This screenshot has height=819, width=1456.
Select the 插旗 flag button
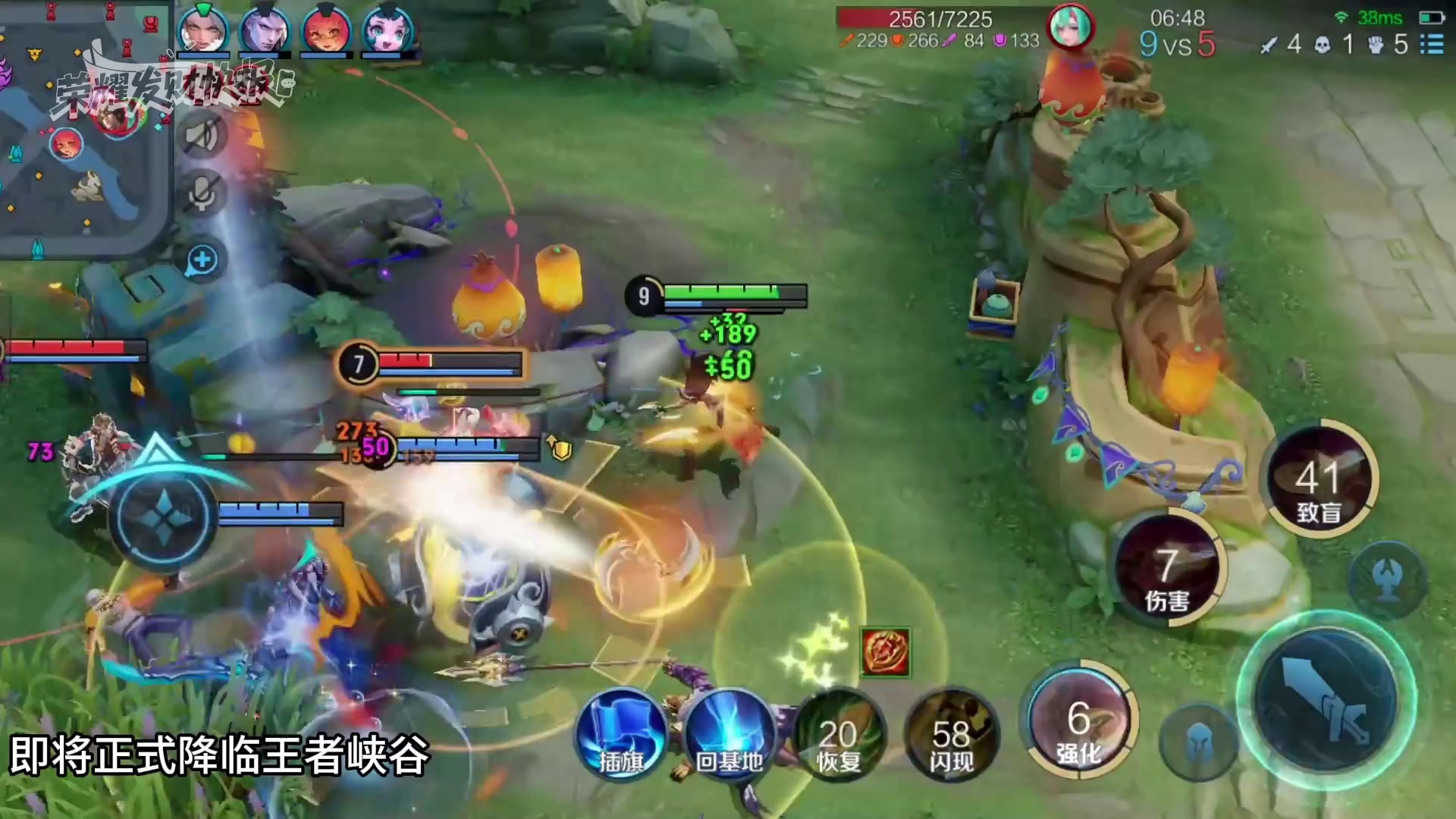[x=622, y=736]
